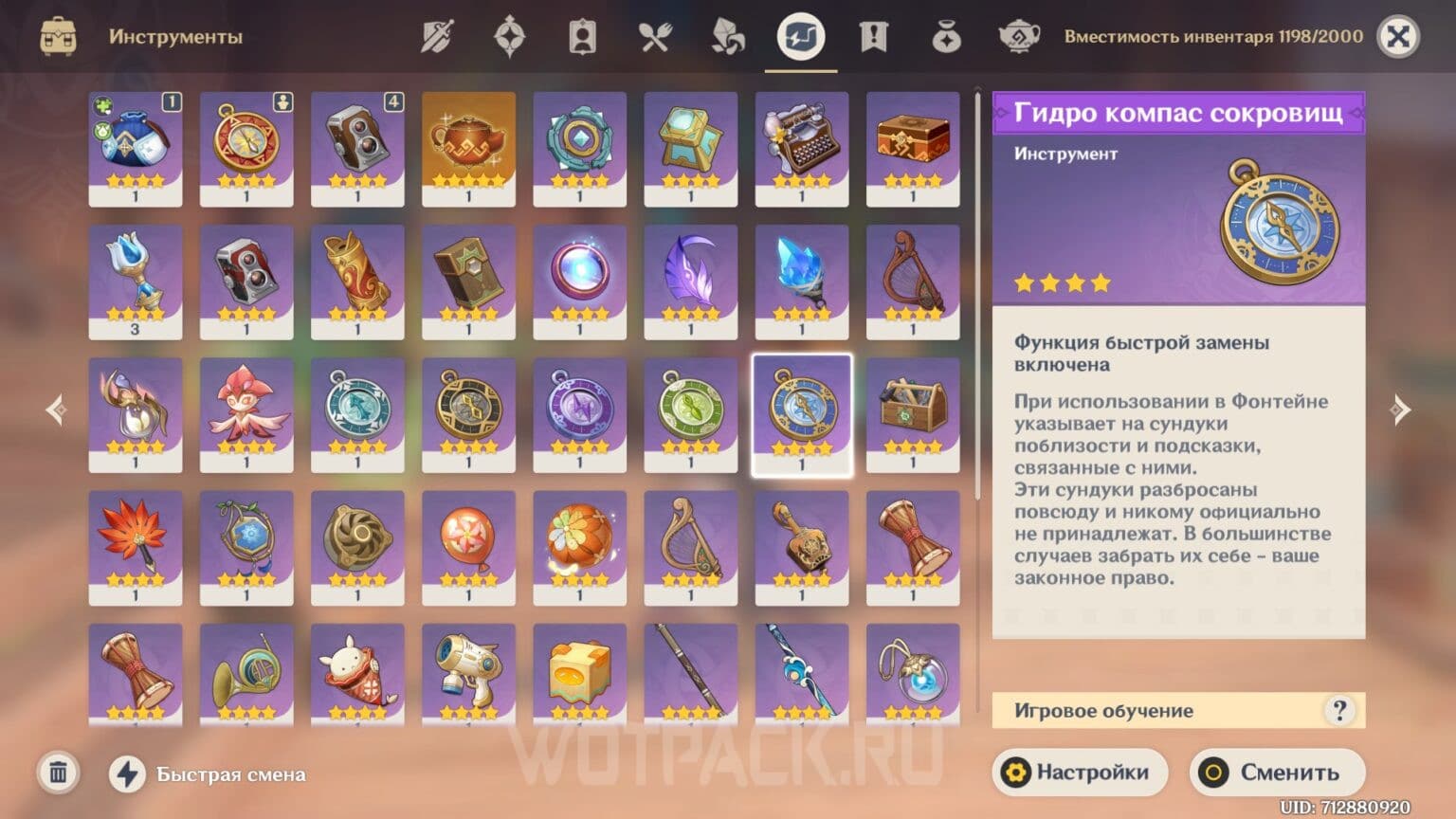The image size is (1456, 819).
Task: Click the Настройки button
Action: (x=1080, y=772)
